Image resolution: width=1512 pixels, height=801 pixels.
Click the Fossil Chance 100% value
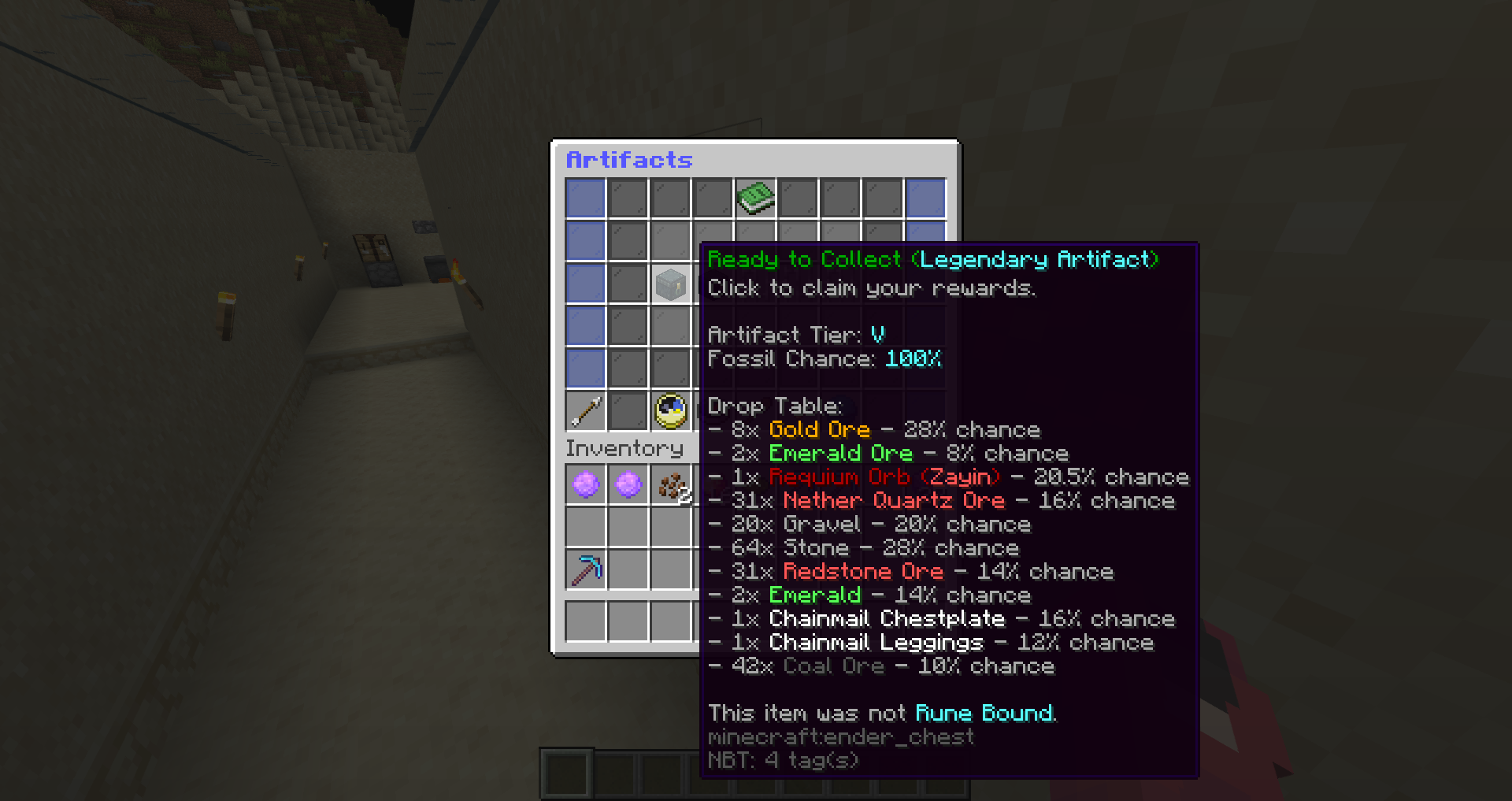pos(913,359)
